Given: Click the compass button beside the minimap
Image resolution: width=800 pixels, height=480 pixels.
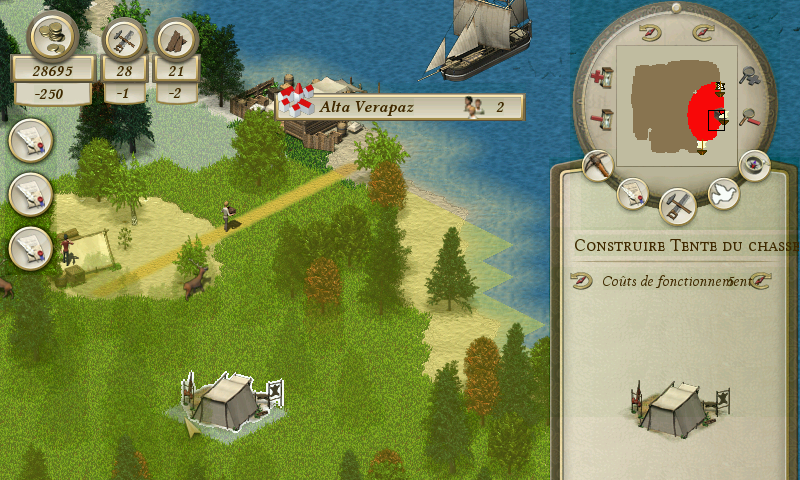Looking at the screenshot, I should pyautogui.click(x=754, y=165).
